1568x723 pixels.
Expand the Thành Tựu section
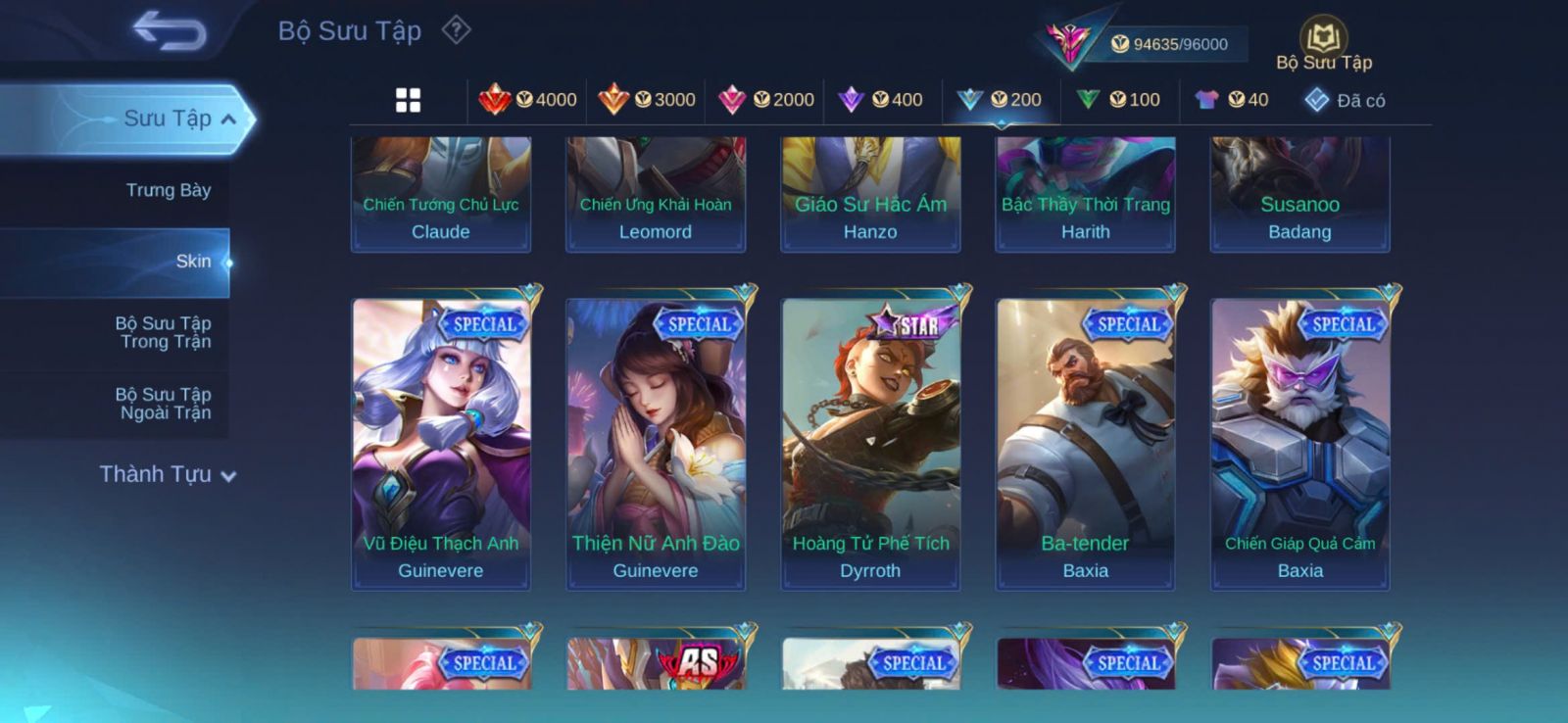click(x=168, y=475)
